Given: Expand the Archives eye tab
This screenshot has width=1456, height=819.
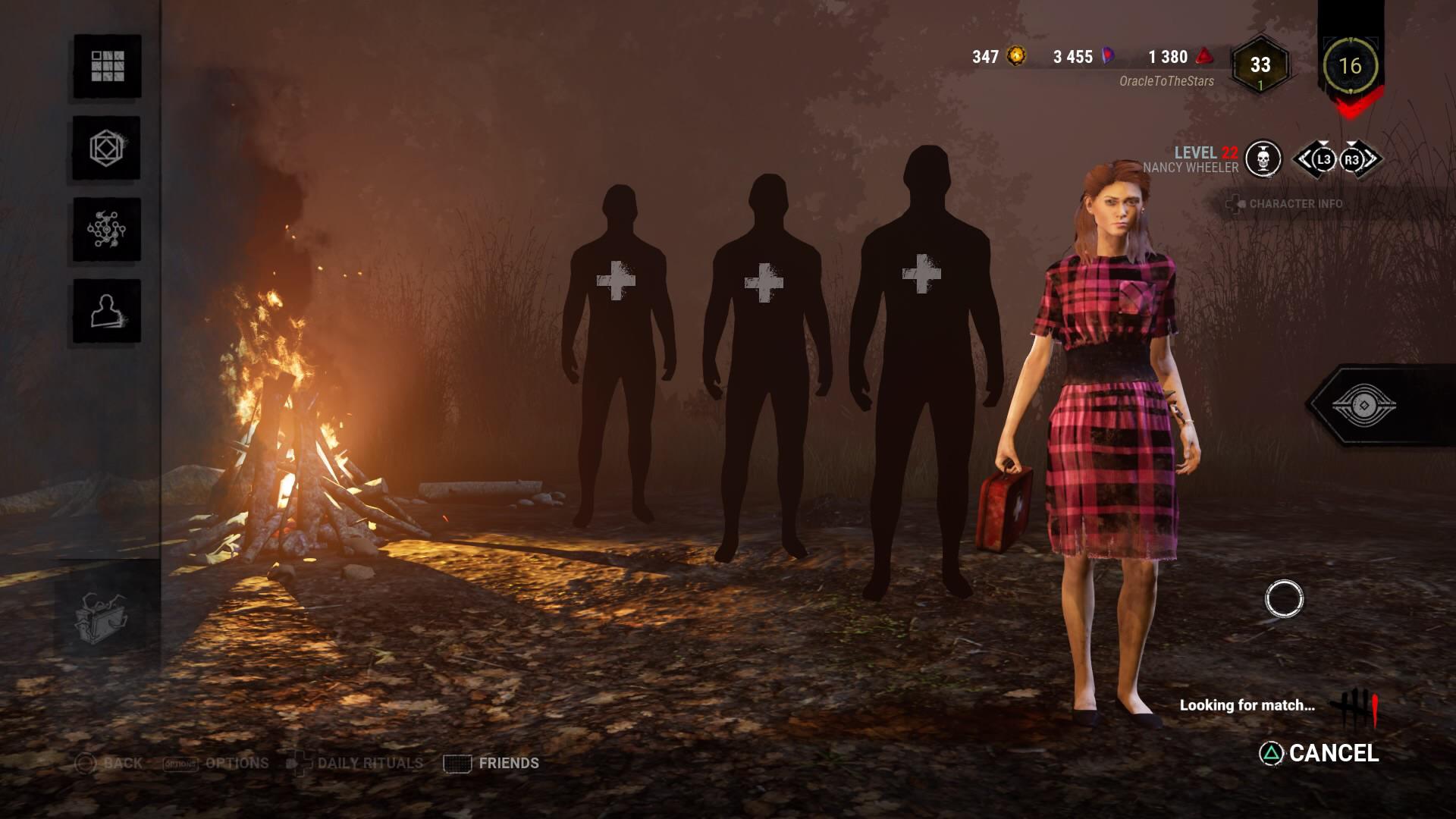Looking at the screenshot, I should 1363,404.
